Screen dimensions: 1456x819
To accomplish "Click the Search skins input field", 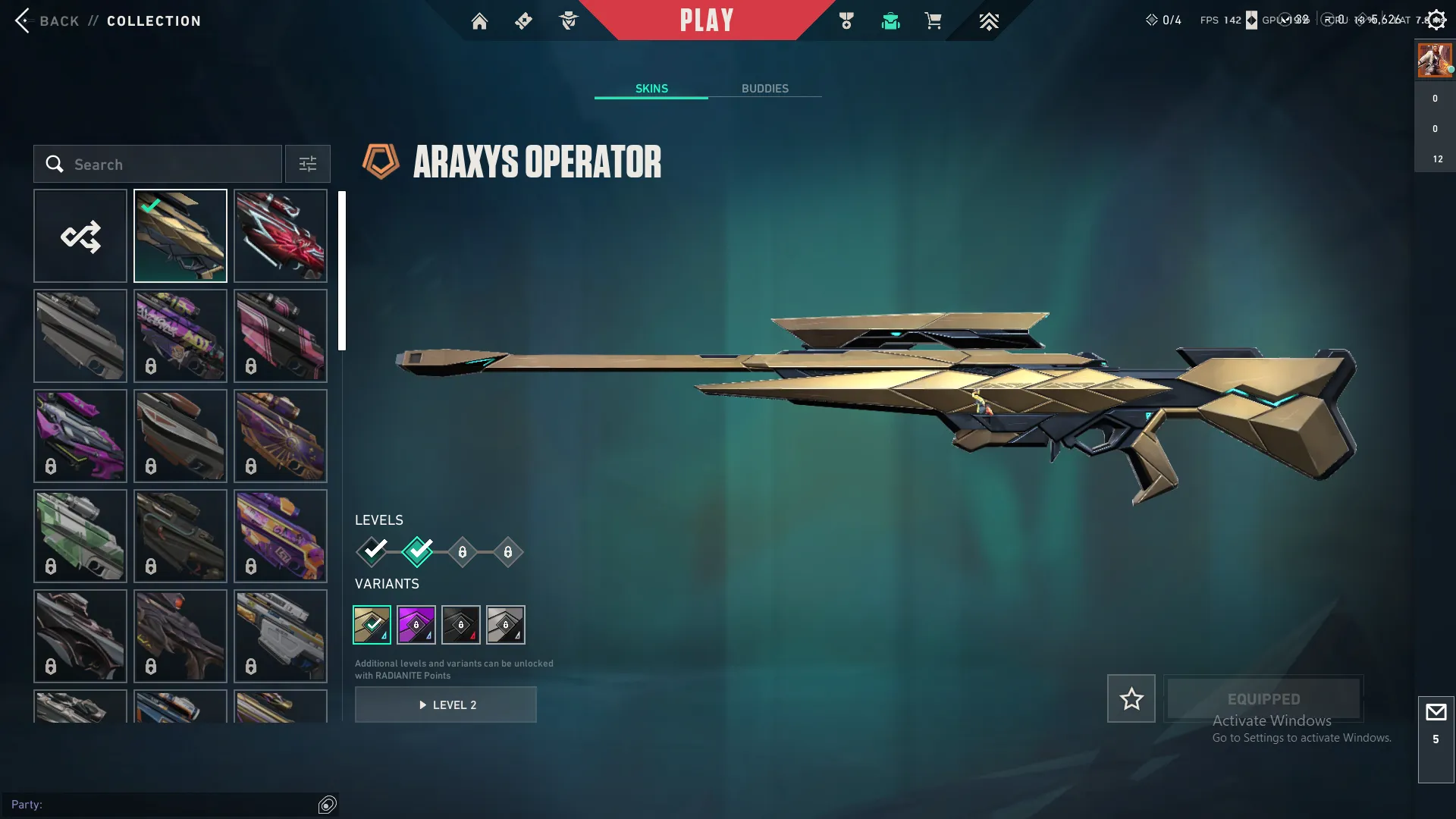I will (157, 164).
